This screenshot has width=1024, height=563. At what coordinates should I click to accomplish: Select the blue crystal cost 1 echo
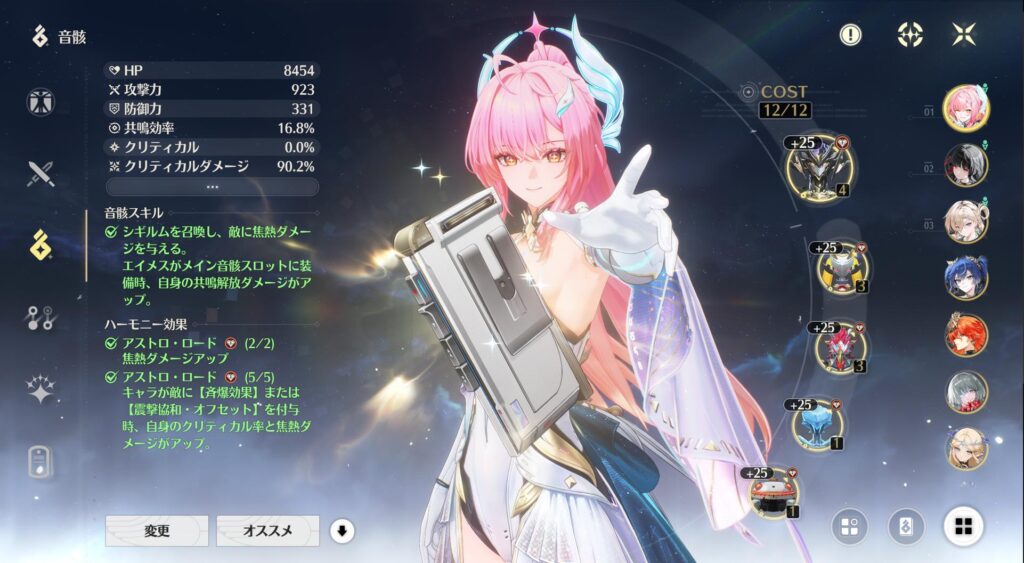(x=817, y=425)
